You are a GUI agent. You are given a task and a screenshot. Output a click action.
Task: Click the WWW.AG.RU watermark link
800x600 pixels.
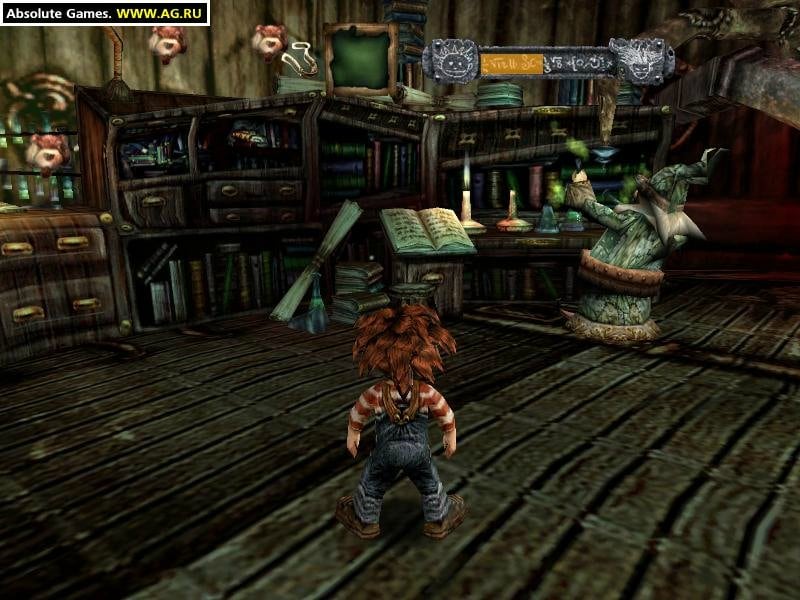coord(161,13)
